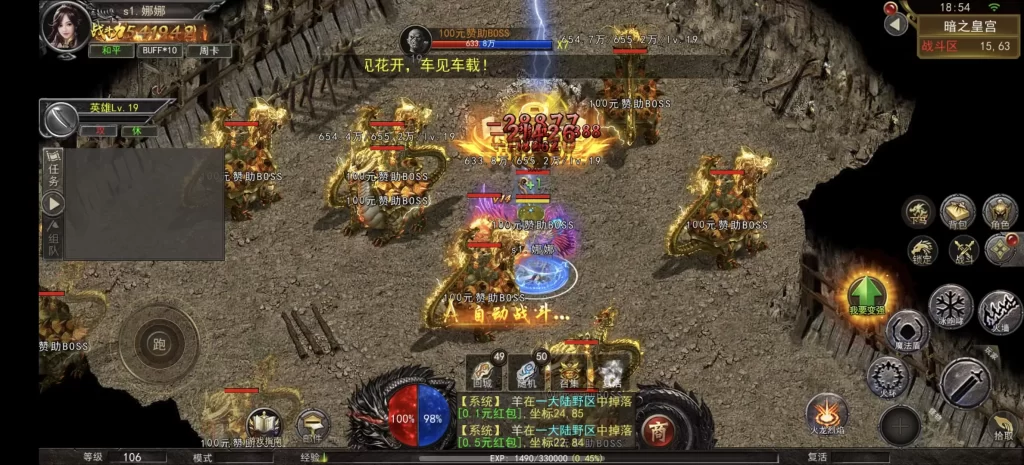Open the 角色 character sheet

999,212
